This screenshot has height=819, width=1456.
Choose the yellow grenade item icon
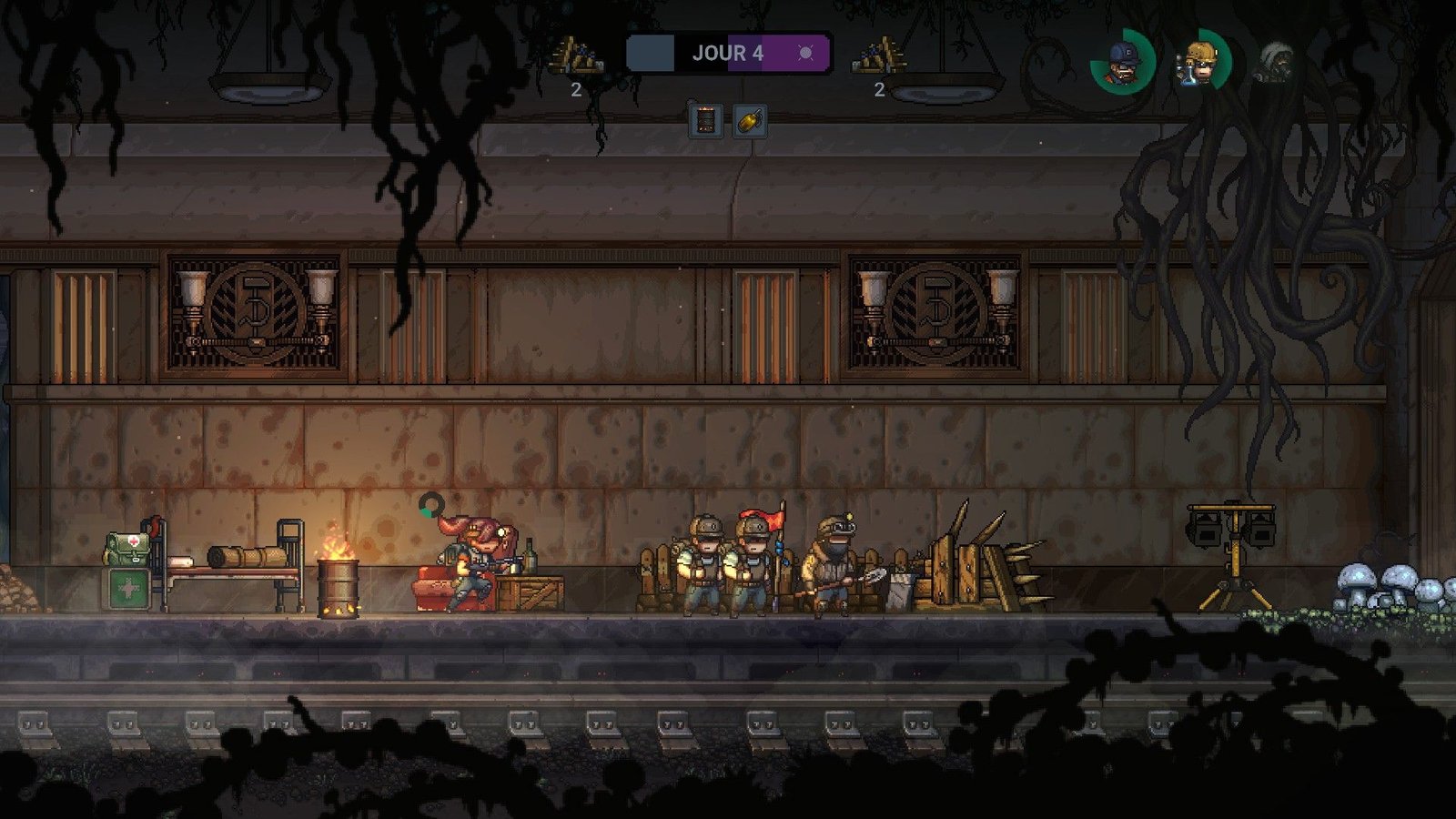750,120
